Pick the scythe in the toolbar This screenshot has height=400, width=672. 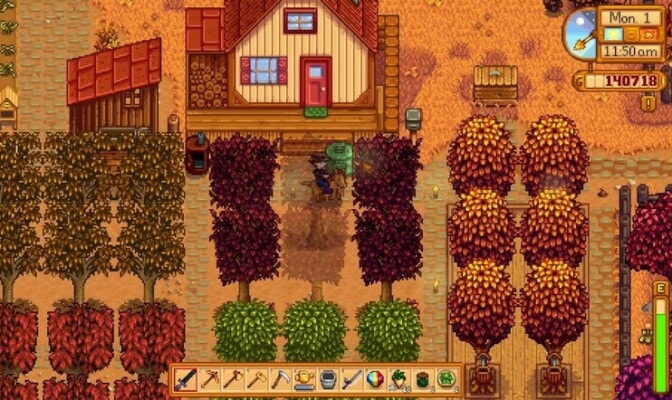(x=280, y=380)
